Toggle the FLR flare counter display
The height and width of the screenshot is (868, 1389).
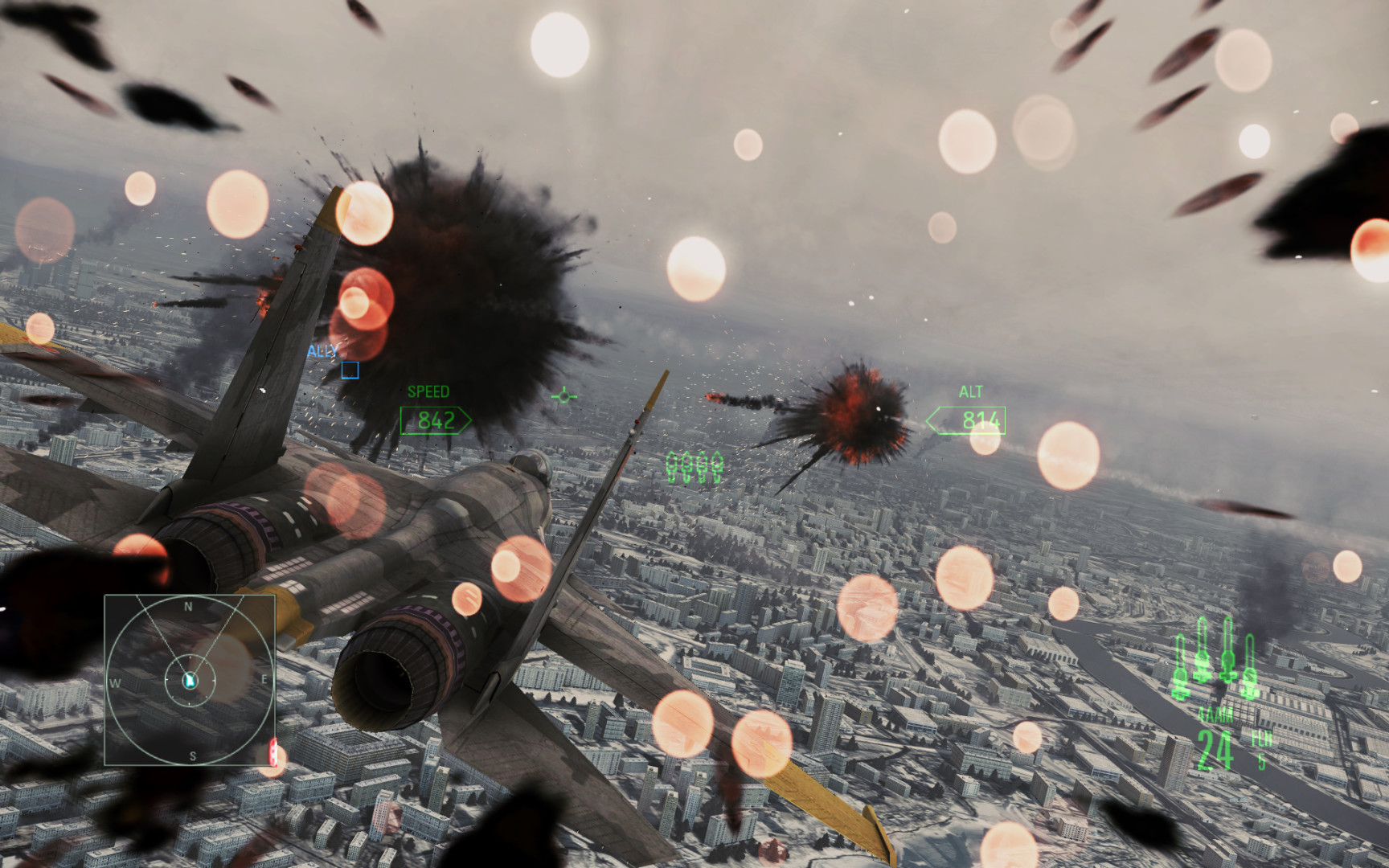coord(1260,737)
